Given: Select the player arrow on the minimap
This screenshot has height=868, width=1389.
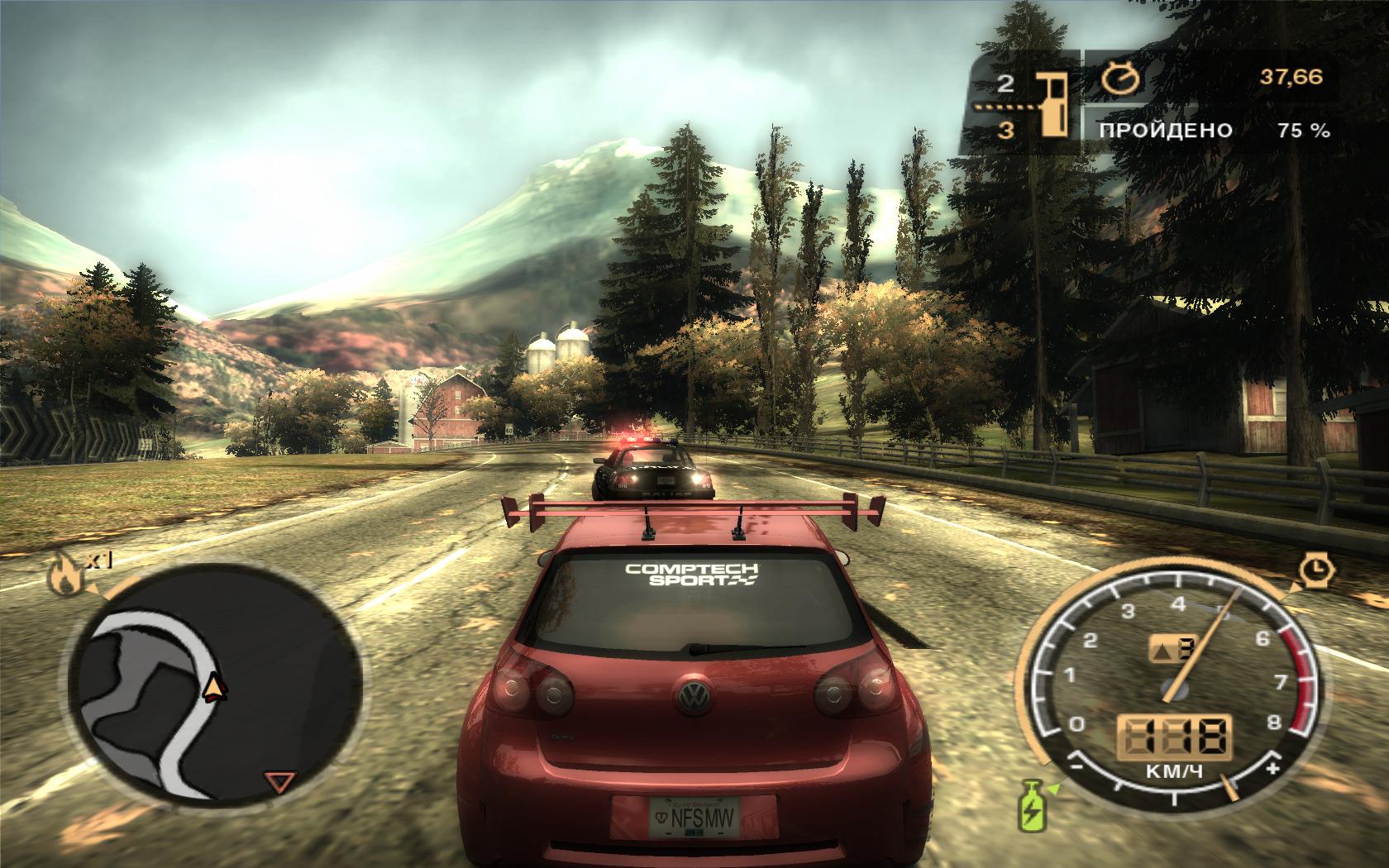Looking at the screenshot, I should (215, 687).
